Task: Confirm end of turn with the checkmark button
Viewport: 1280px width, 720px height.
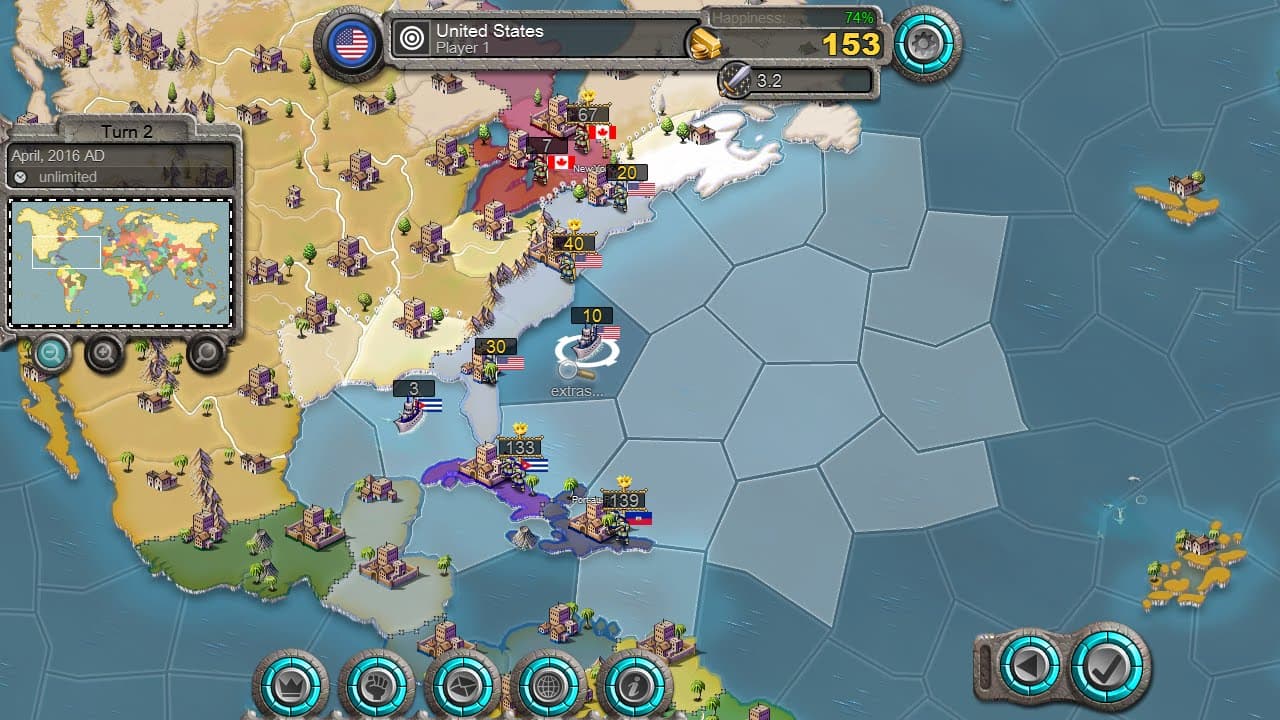Action: (1101, 665)
